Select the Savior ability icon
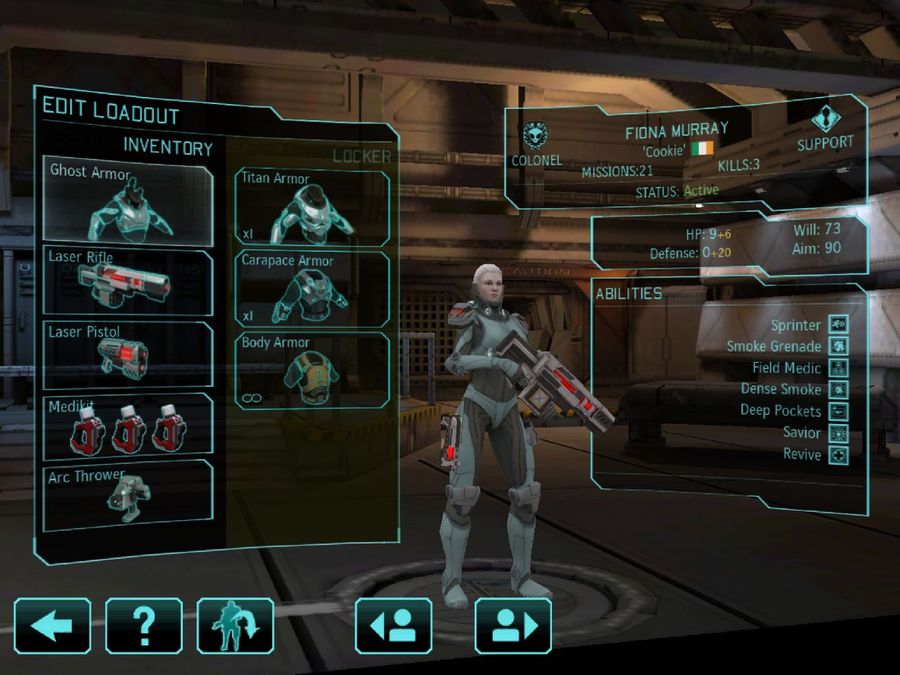 click(x=838, y=433)
